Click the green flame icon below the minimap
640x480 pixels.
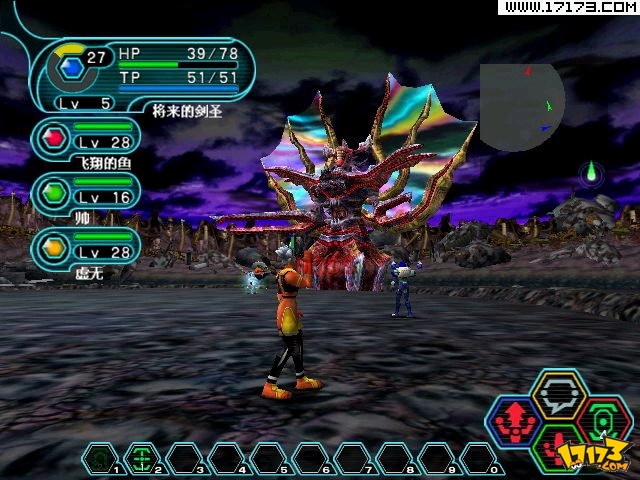(592, 172)
